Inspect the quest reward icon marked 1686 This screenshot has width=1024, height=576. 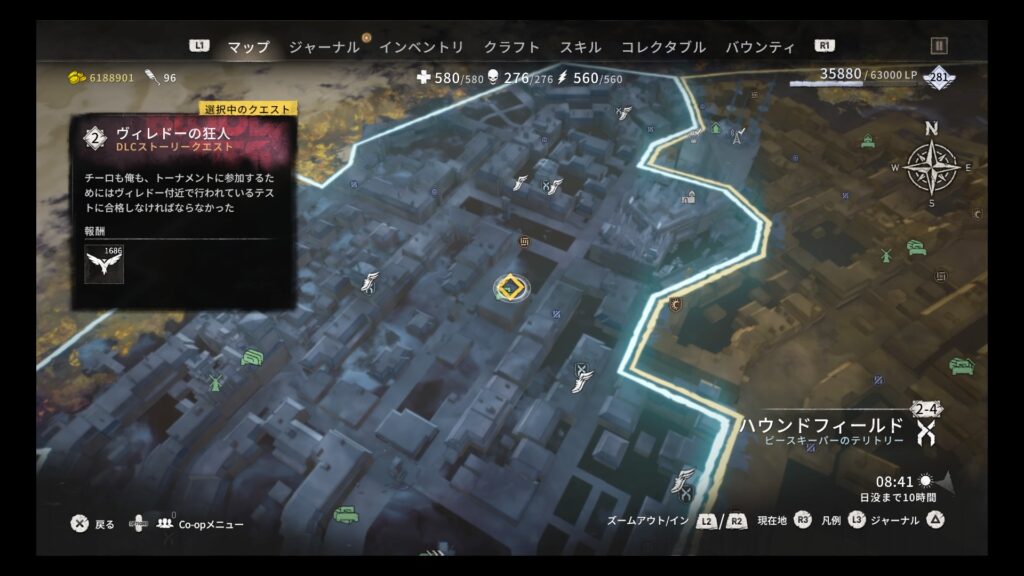coord(104,264)
